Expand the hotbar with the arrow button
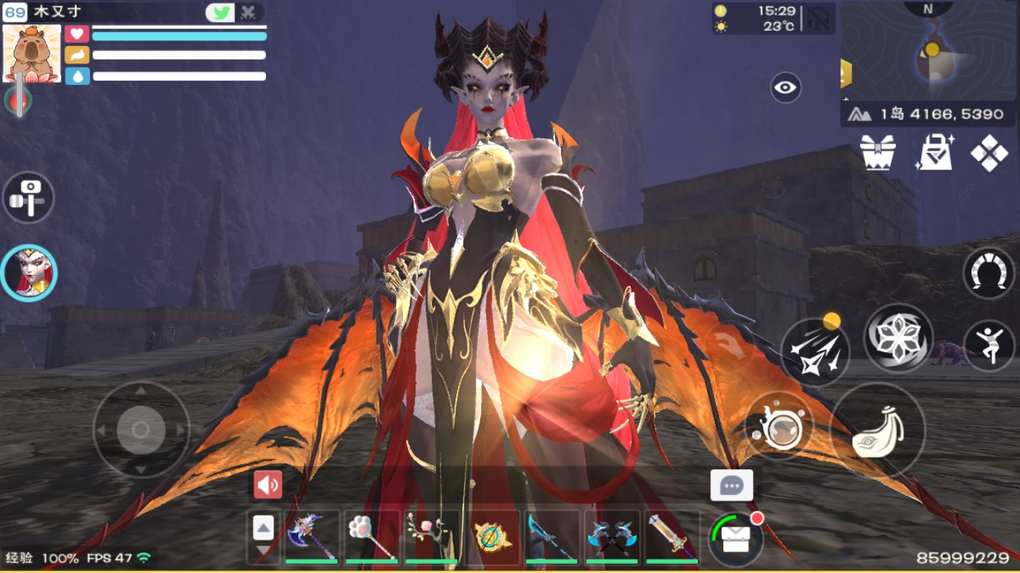This screenshot has height=573, width=1020. tap(263, 537)
